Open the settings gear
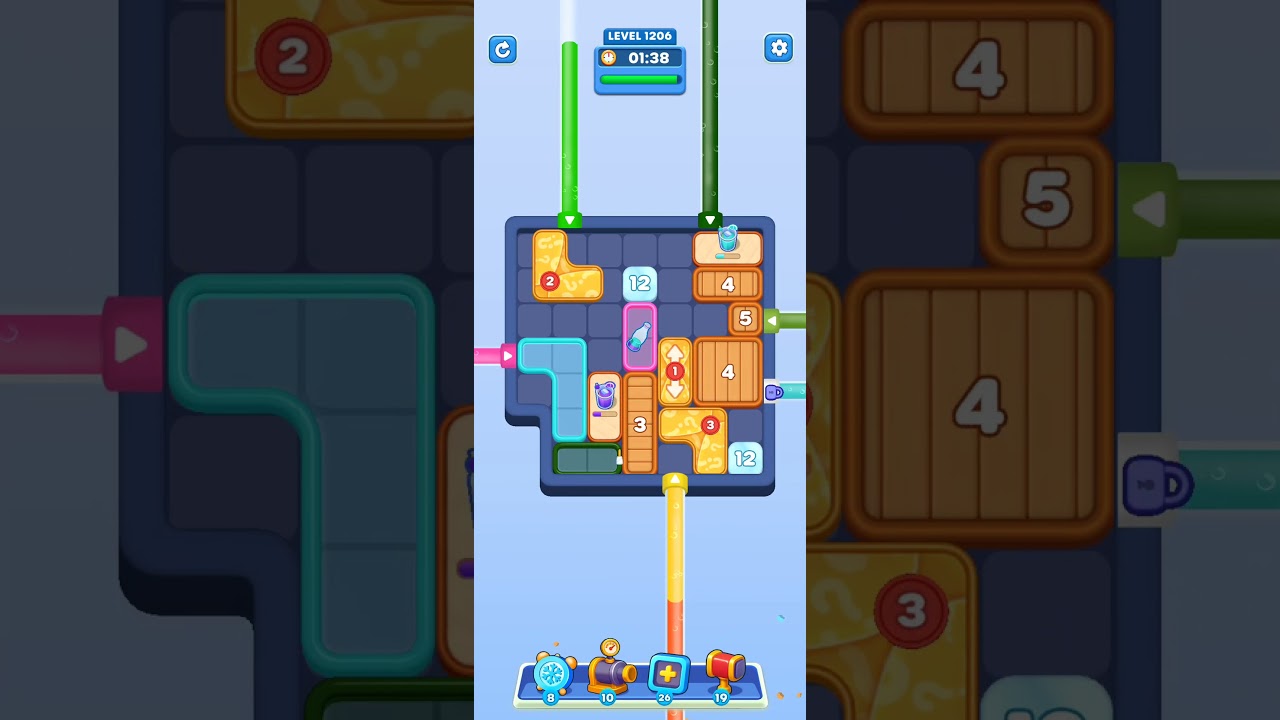This screenshot has height=720, width=1280. [x=779, y=47]
